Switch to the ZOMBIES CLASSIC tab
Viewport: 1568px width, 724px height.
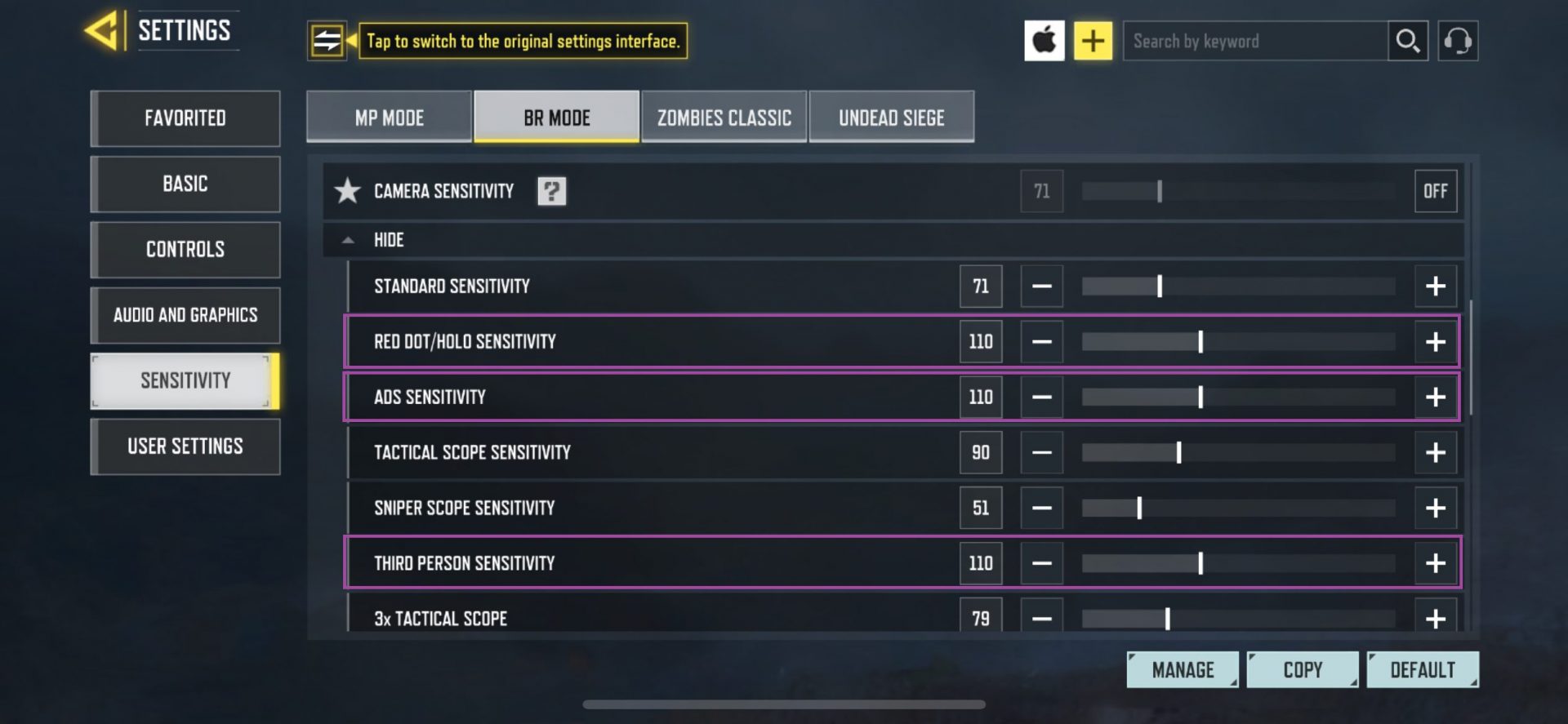click(723, 117)
